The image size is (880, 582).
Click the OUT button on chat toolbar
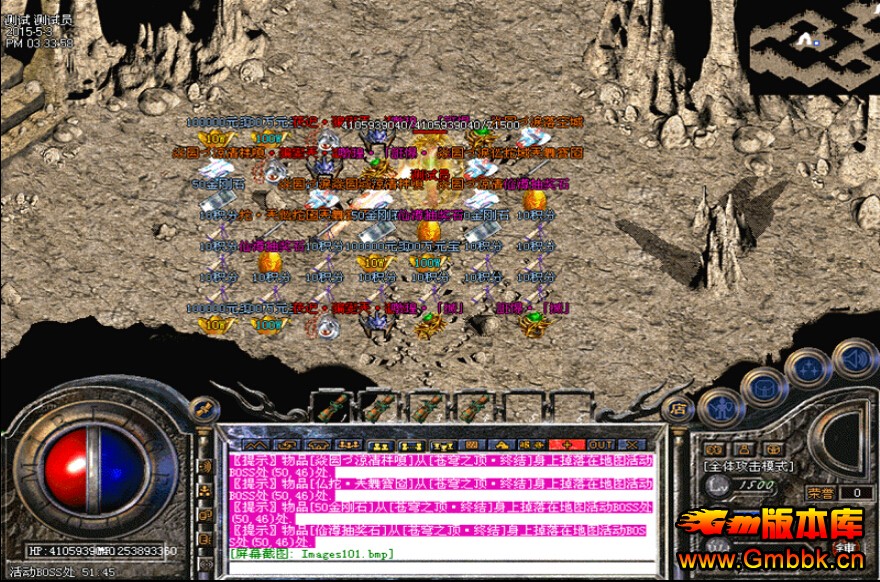click(x=601, y=443)
